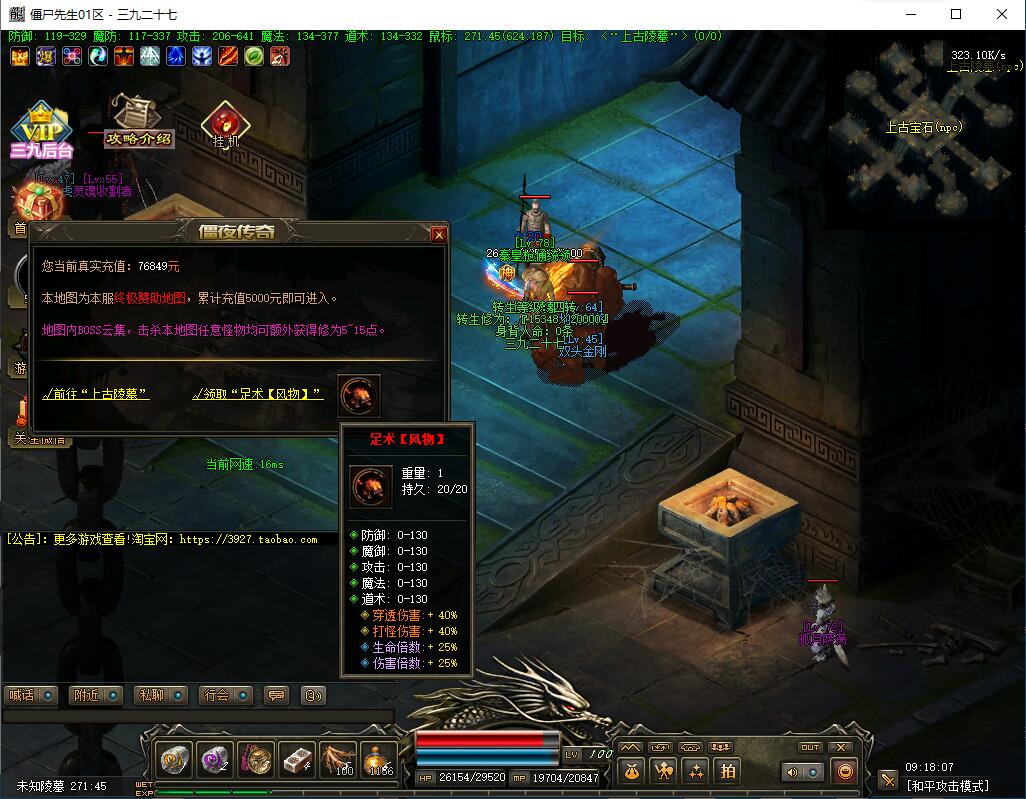Image resolution: width=1026 pixels, height=799 pixels.
Task: Open the VIP 三九后台 panel
Action: (x=42, y=132)
